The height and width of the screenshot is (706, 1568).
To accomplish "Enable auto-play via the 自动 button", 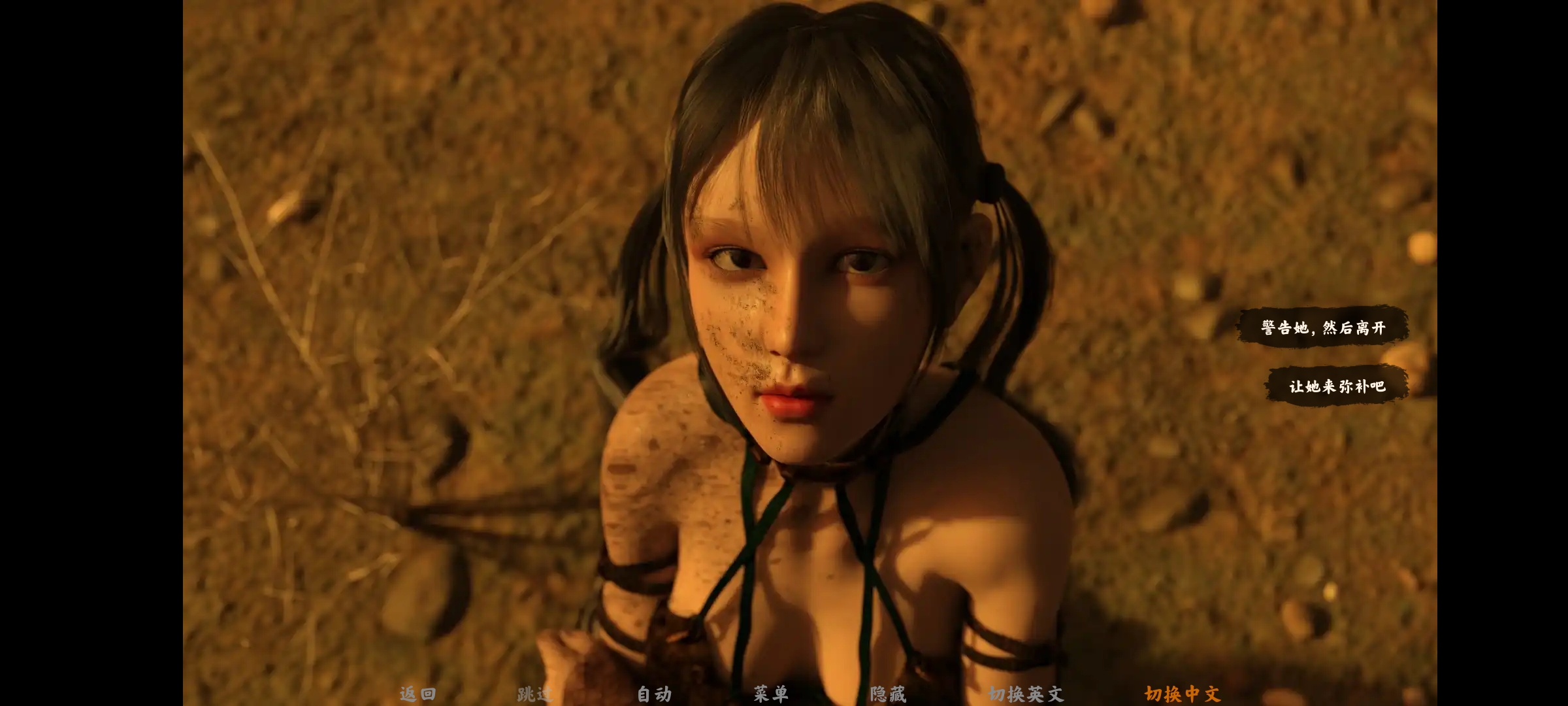I will click(x=654, y=694).
